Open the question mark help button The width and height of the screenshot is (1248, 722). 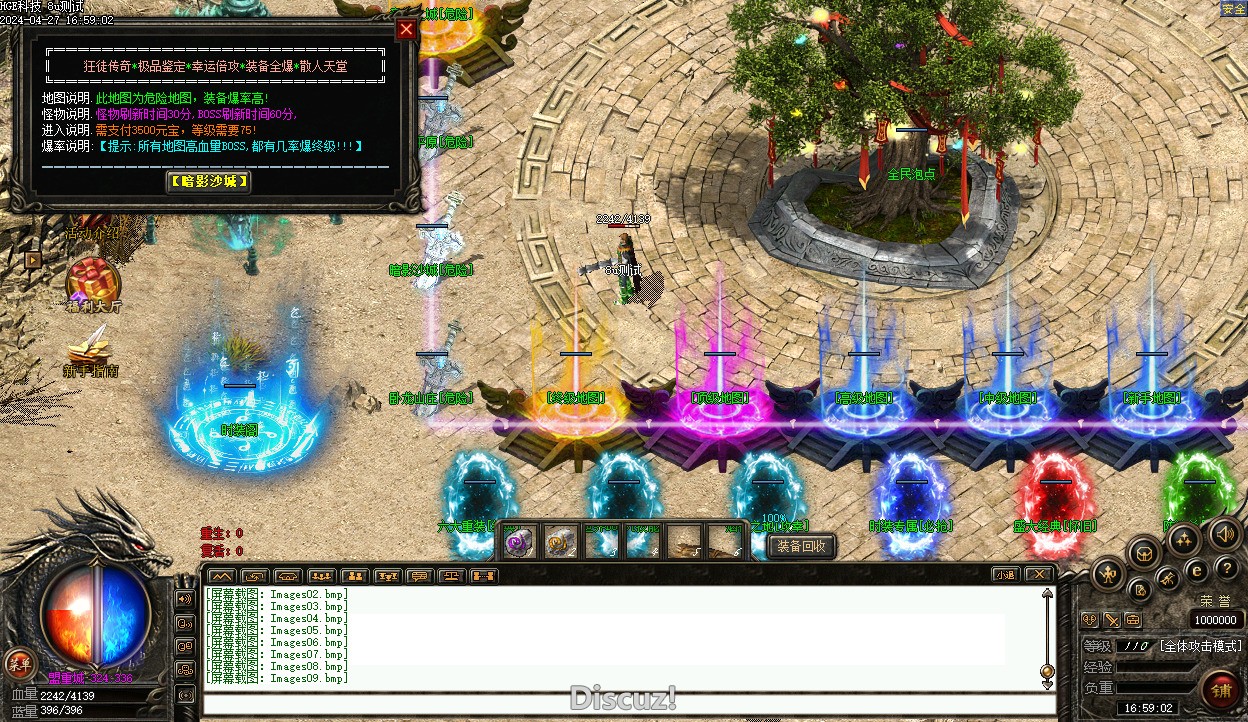point(1227,568)
